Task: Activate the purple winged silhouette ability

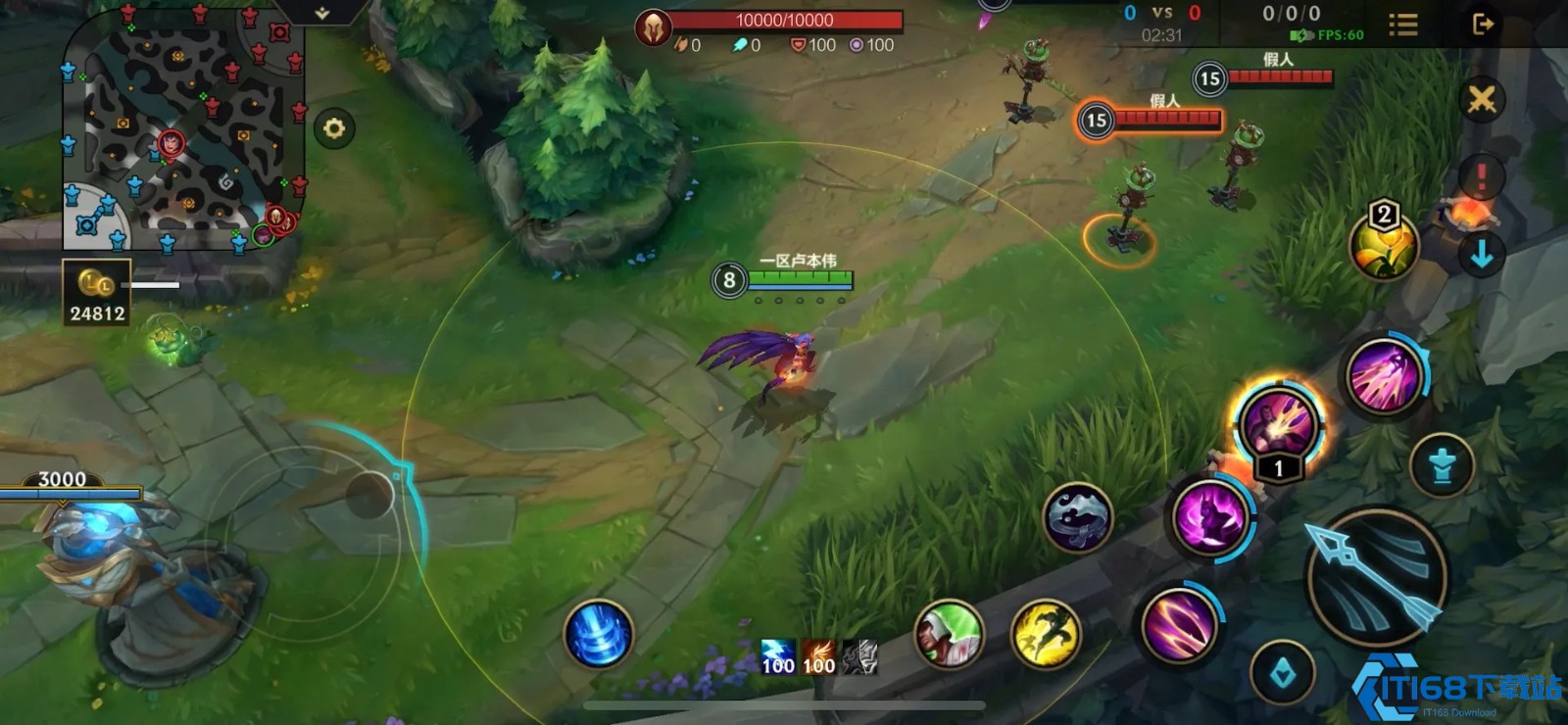Action: coord(1210,518)
